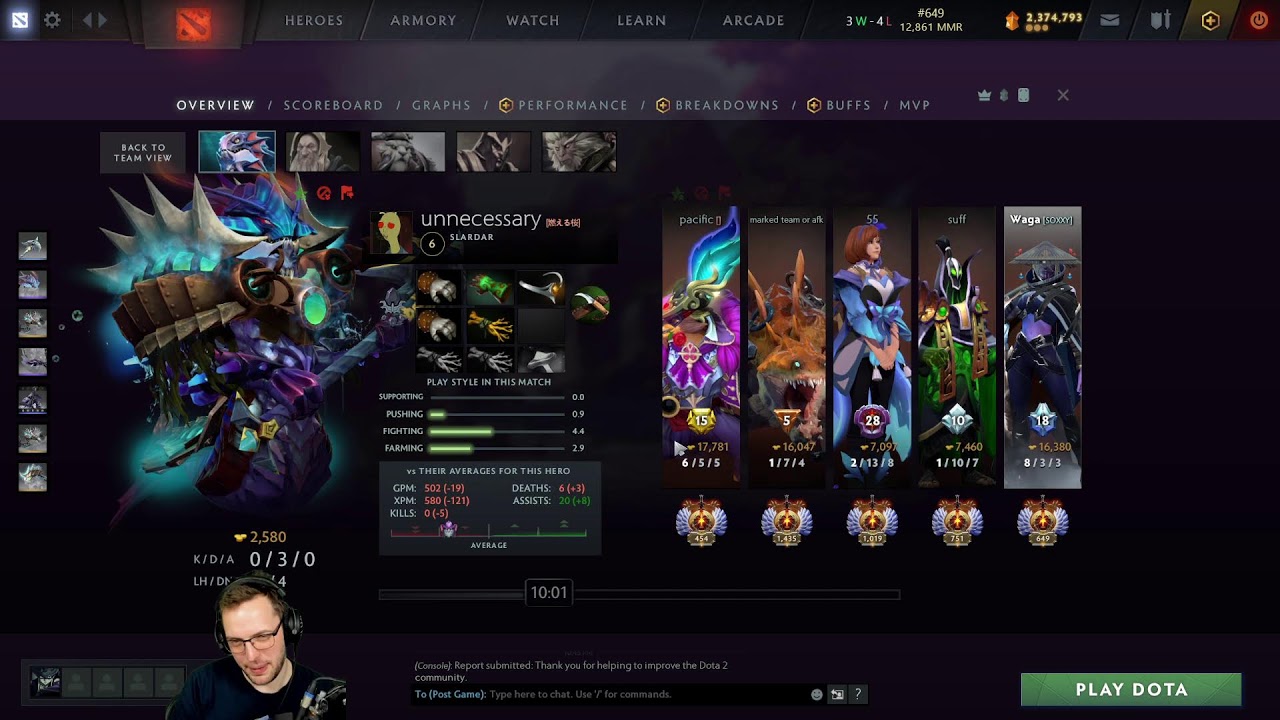
Task: Select the Learn menu entry
Action: pos(641,20)
